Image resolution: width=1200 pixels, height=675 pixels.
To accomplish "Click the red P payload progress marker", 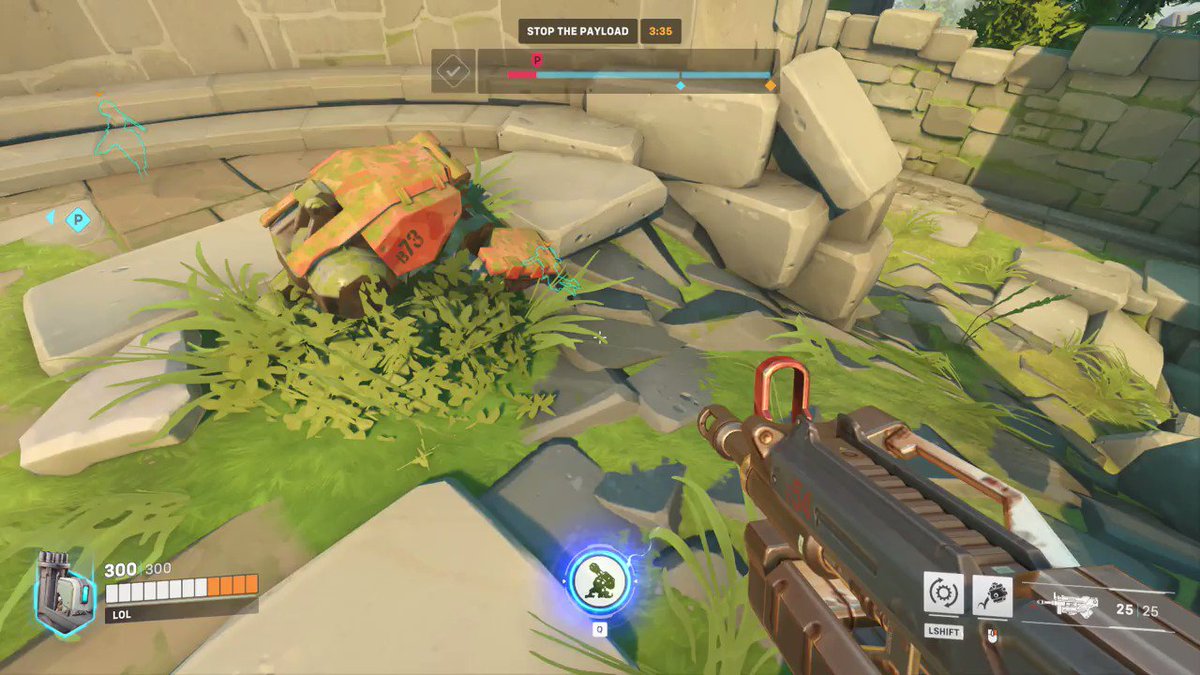I will [x=536, y=61].
